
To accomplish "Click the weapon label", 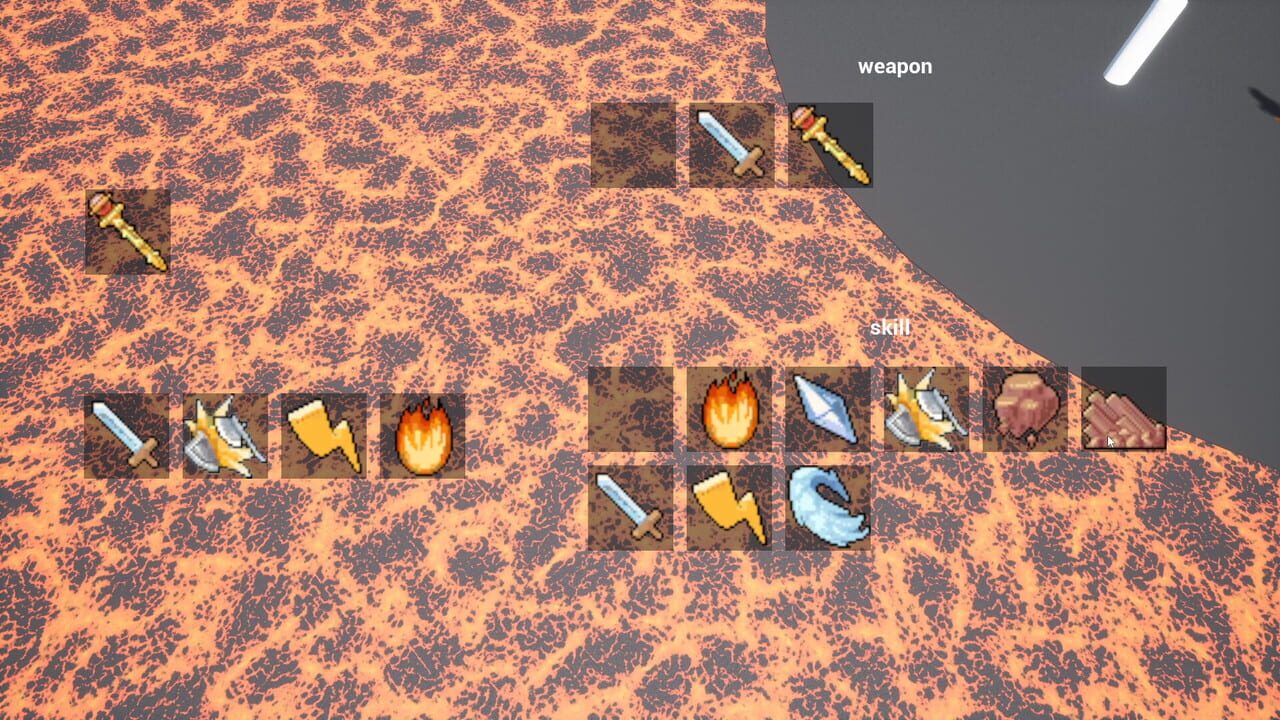I will tap(894, 65).
